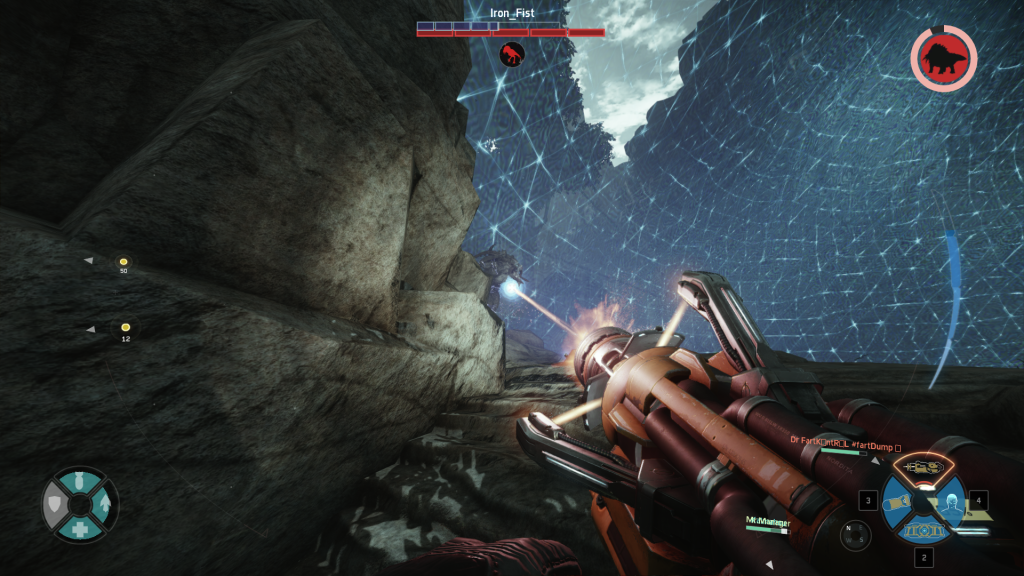Viewport: 1024px width, 576px height.
Task: Select the bomb segment of class wheel
Action: (80, 484)
